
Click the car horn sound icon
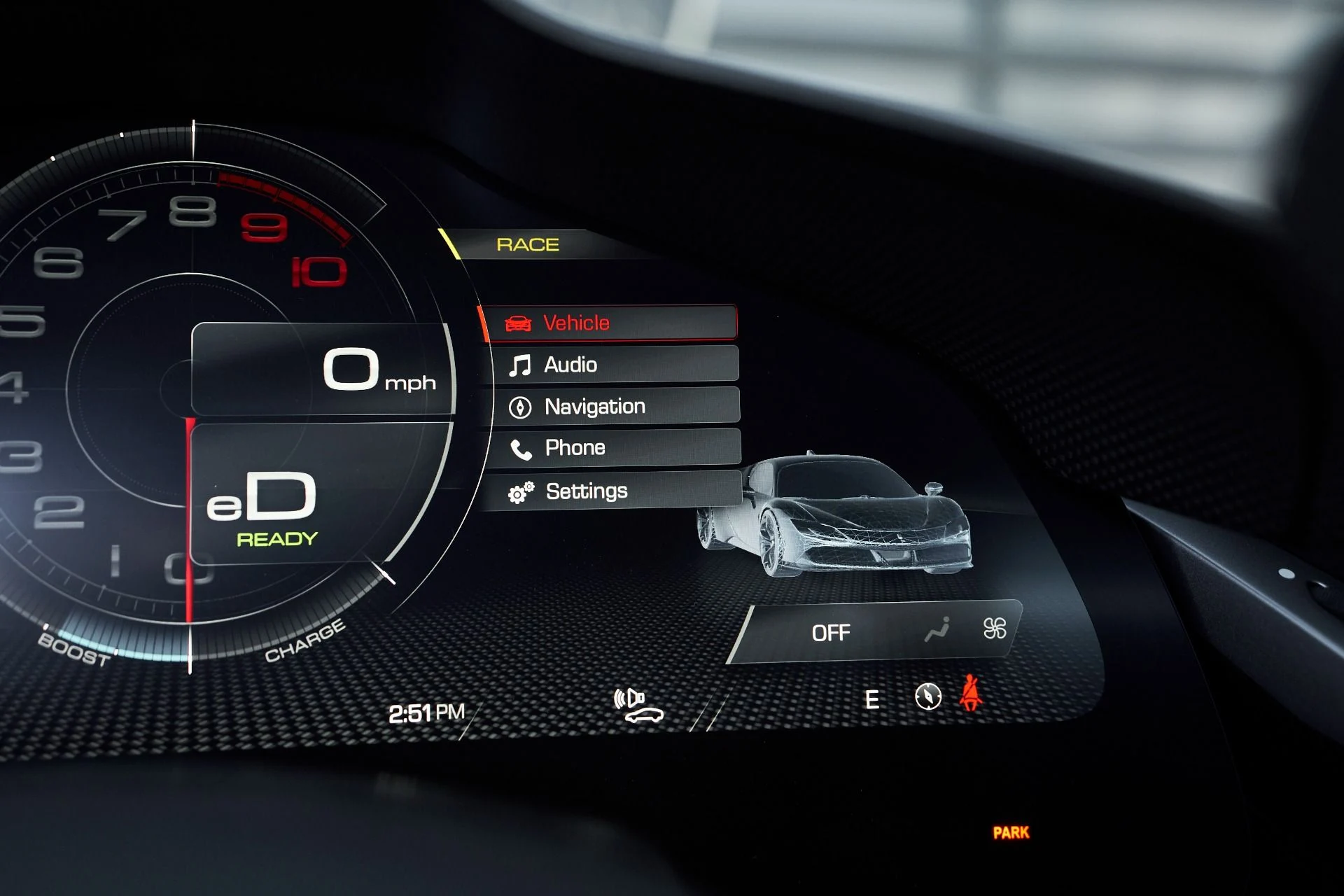click(x=638, y=706)
